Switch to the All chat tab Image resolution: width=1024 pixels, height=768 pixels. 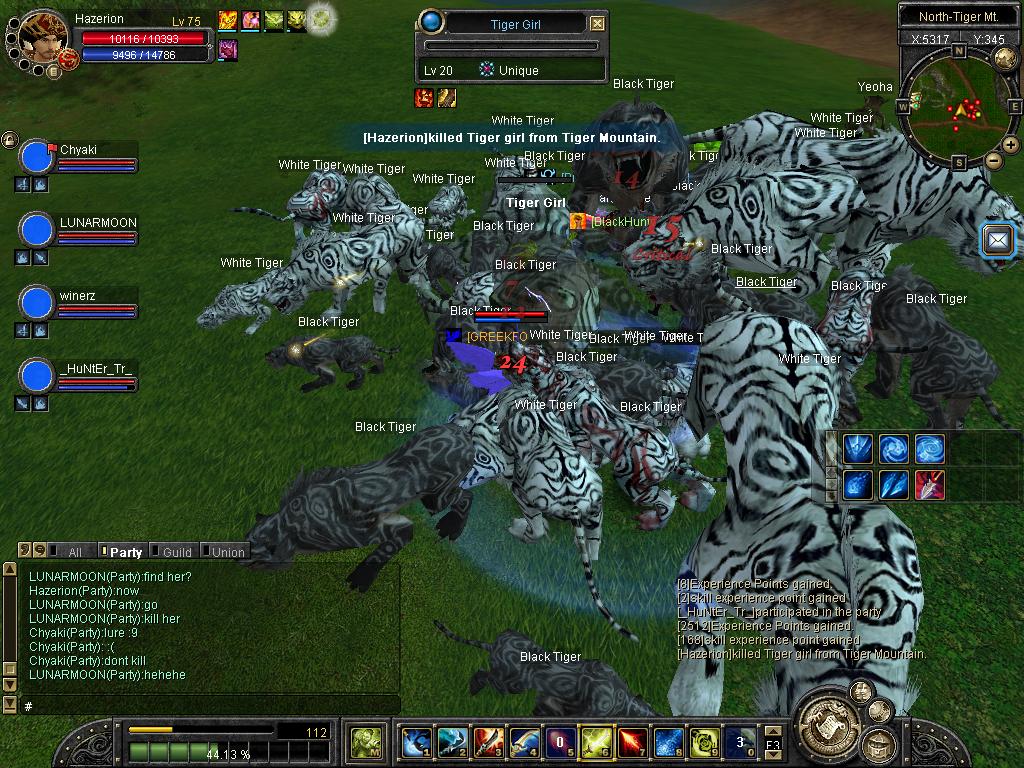coord(73,551)
